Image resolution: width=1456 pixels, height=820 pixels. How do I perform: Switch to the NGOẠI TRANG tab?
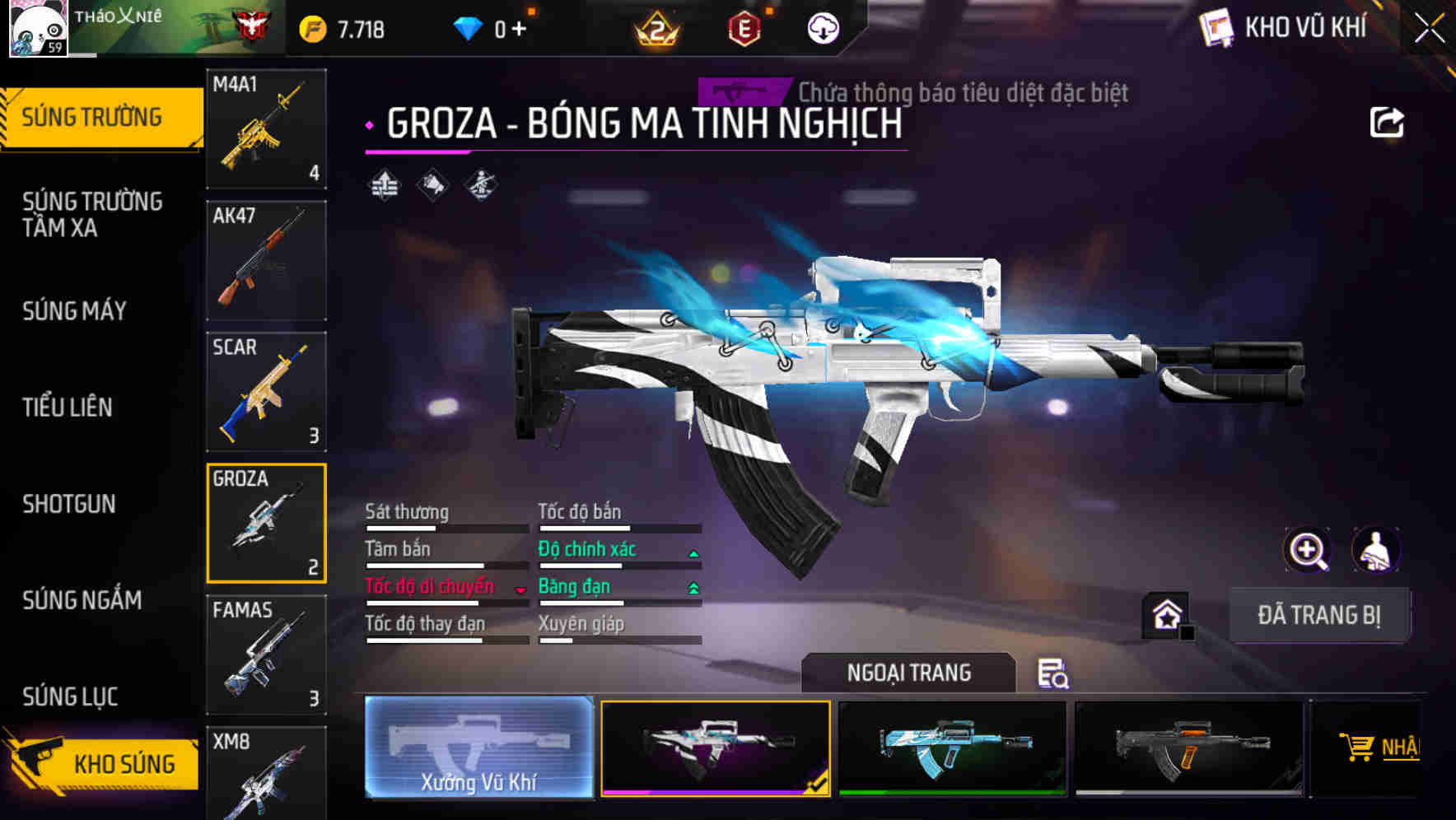909,673
